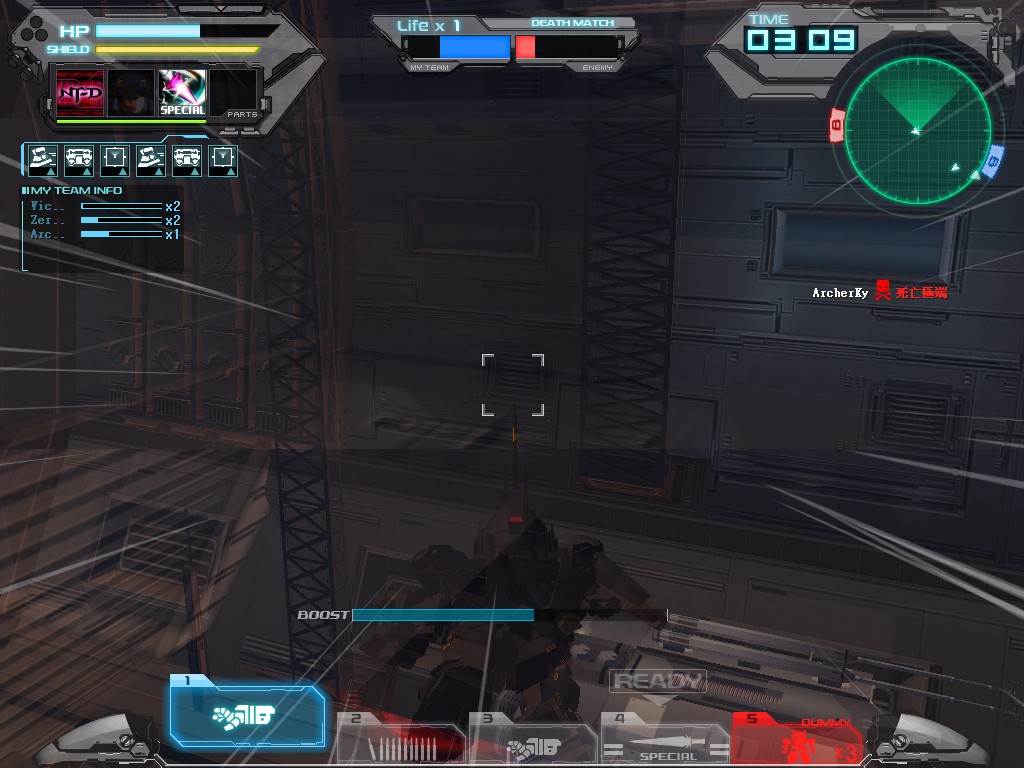Click the pilot portrait skill slot
This screenshot has height=768, width=1024.
coord(131,93)
